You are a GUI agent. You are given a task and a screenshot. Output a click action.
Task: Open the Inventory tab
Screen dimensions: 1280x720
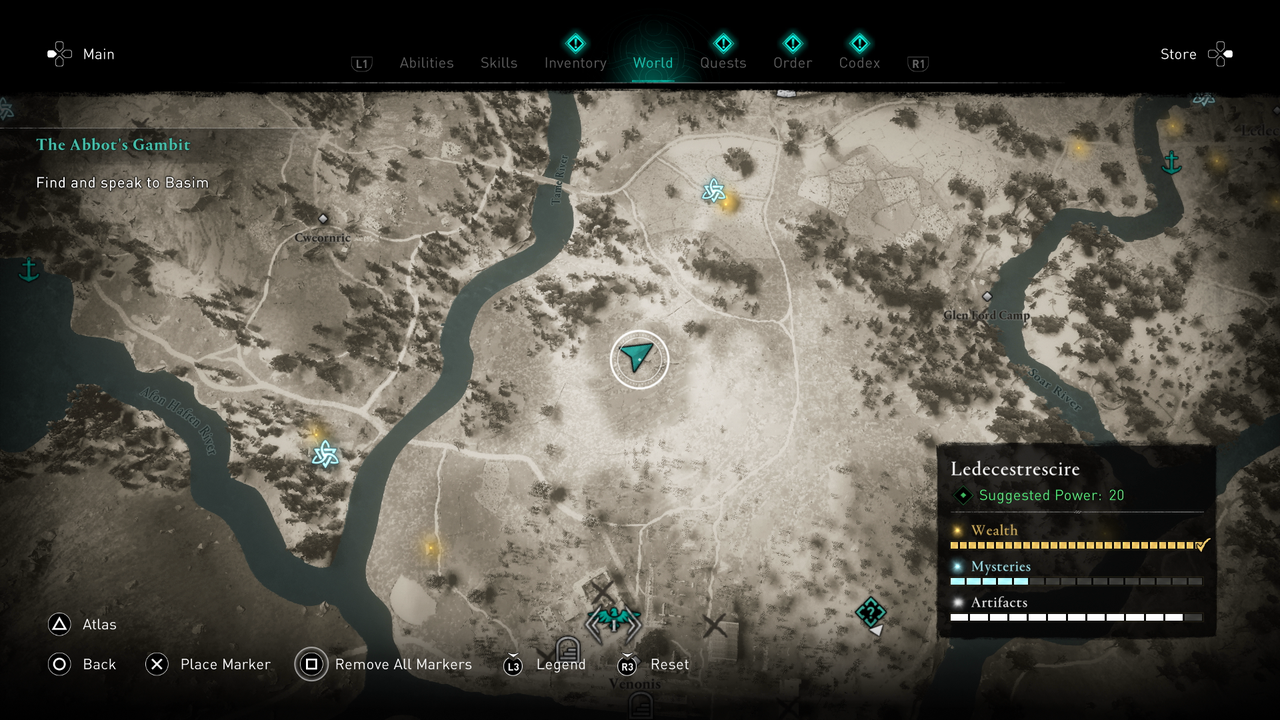click(x=575, y=63)
